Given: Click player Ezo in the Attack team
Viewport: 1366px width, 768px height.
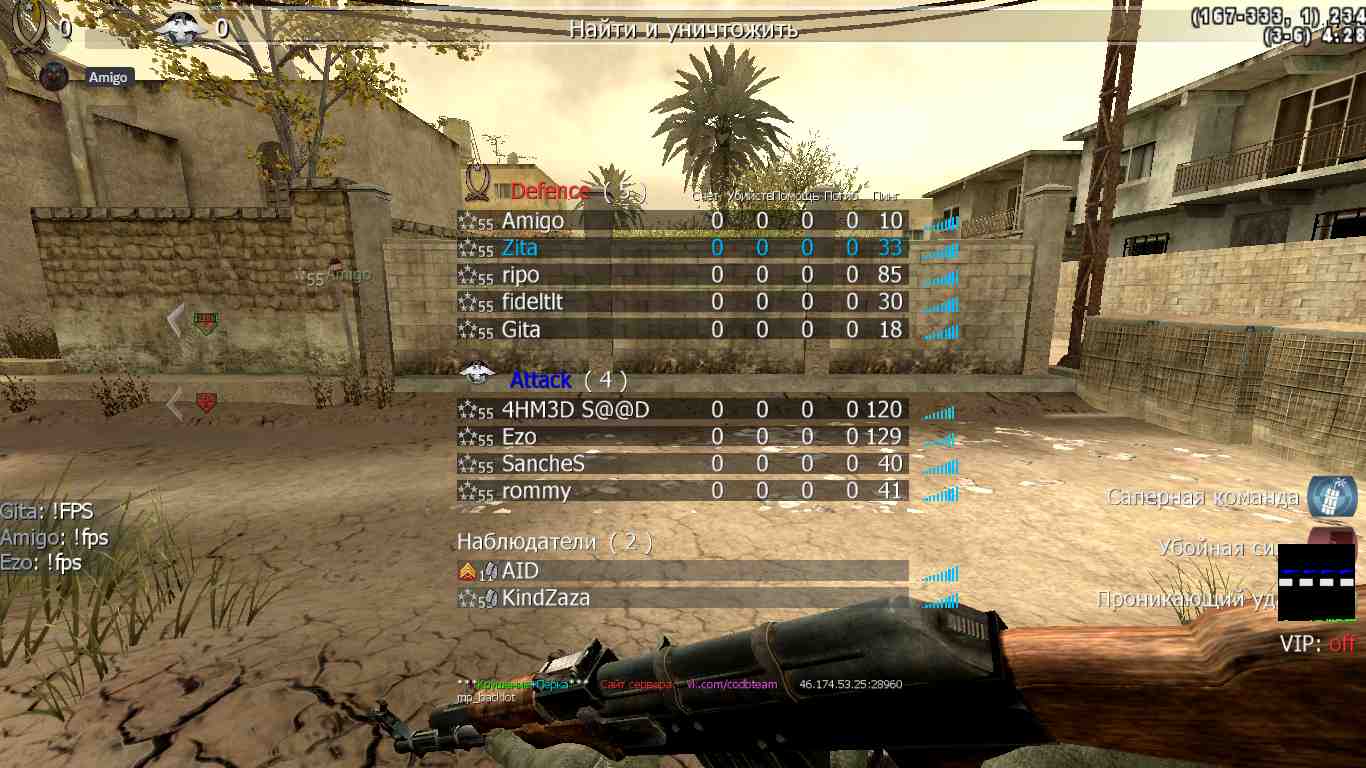Looking at the screenshot, I should click(682, 437).
